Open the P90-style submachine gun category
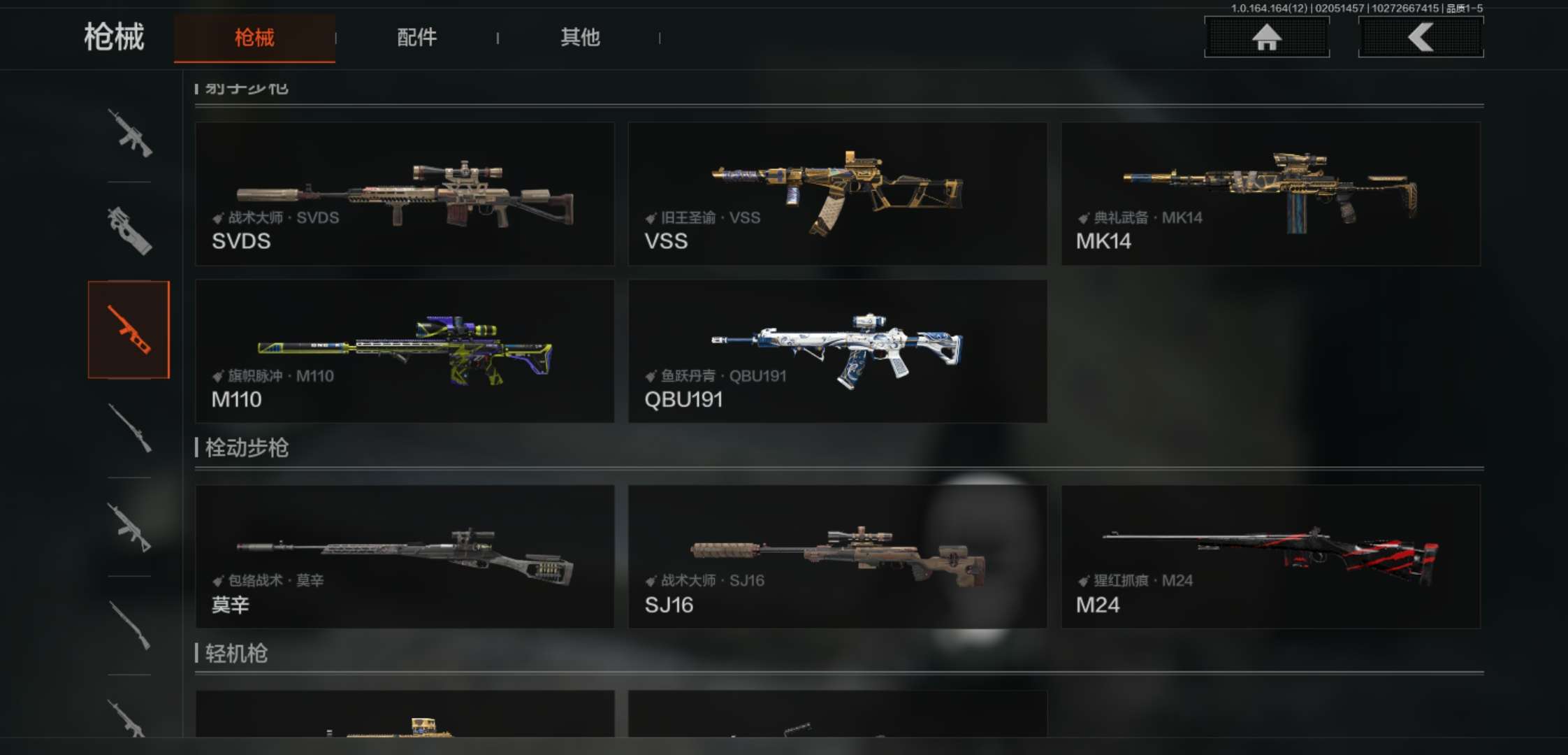Viewport: 1568px width, 755px height. pyautogui.click(x=129, y=231)
